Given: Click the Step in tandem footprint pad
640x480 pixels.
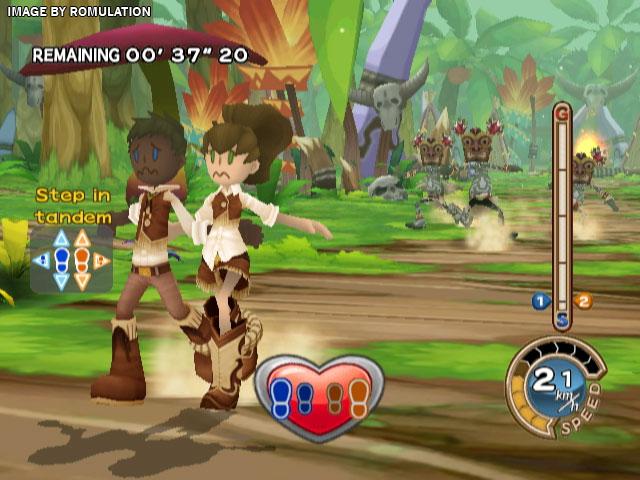Looking at the screenshot, I should 71,260.
